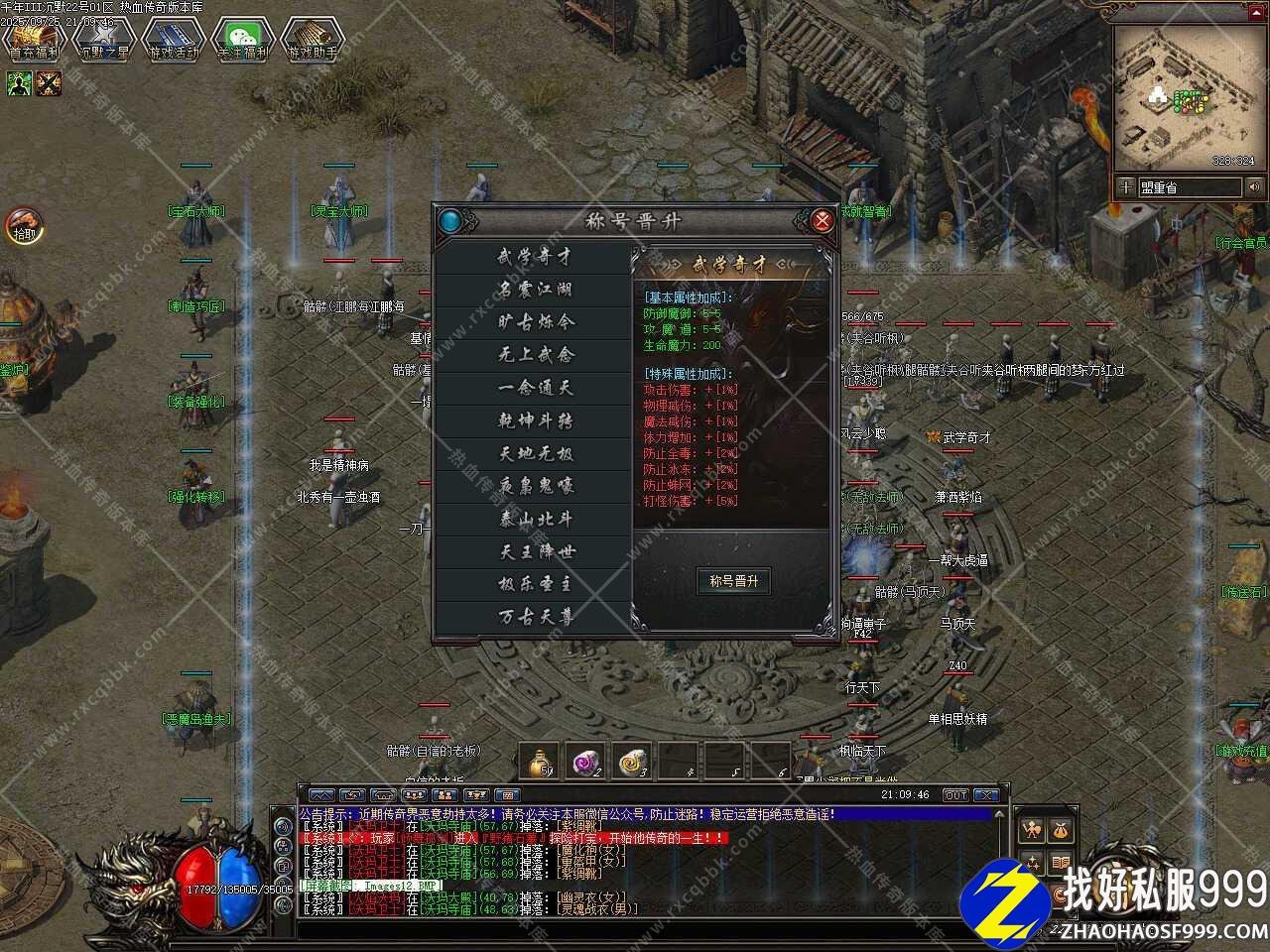
Task: Select the 名震江湖 title entry
Action: [535, 290]
